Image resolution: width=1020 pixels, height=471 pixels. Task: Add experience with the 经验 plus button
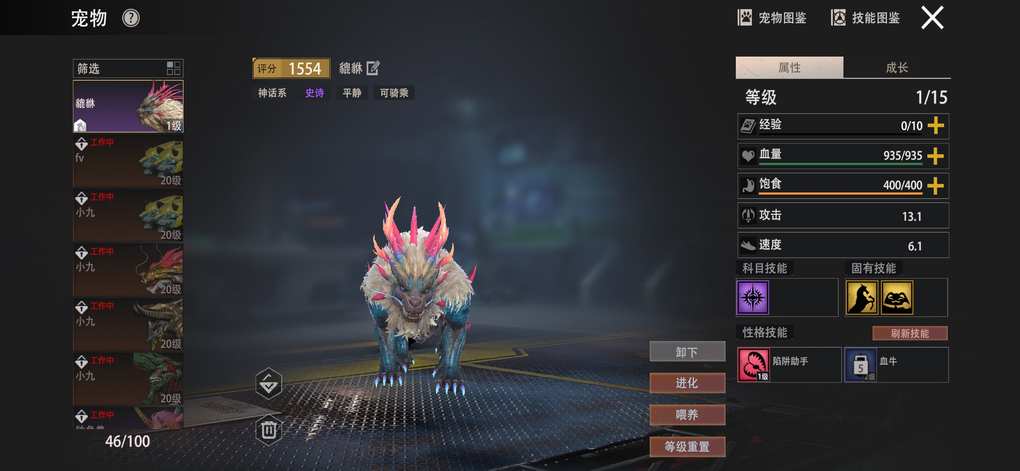pos(936,126)
